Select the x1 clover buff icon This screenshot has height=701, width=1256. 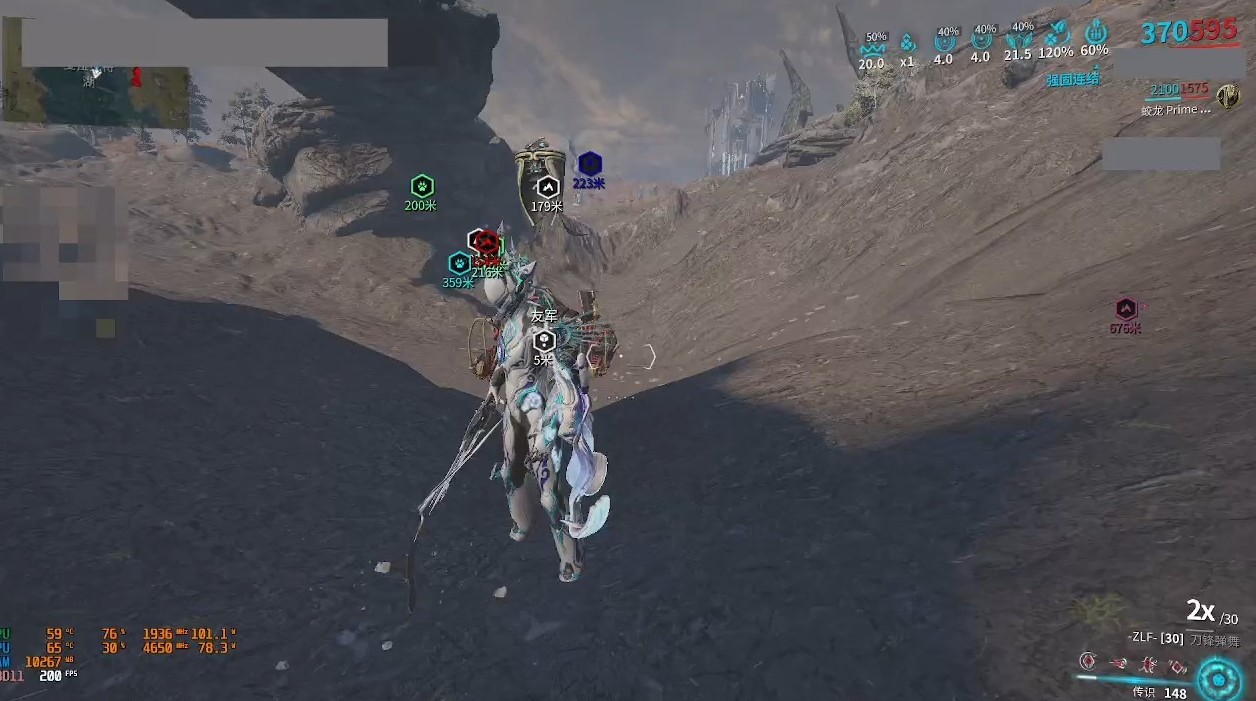(907, 44)
